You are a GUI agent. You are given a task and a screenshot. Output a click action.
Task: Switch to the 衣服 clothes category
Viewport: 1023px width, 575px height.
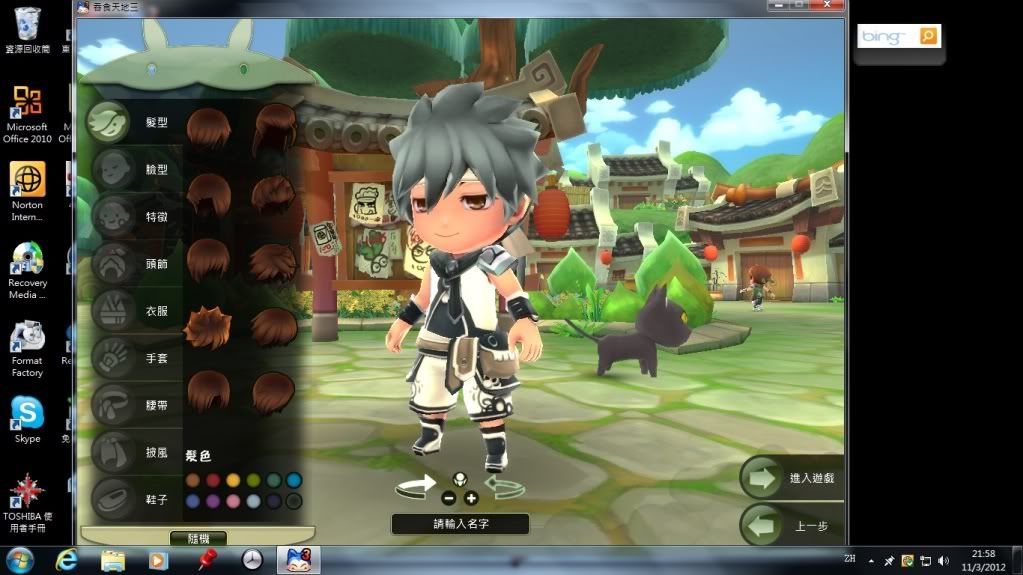(x=110, y=311)
